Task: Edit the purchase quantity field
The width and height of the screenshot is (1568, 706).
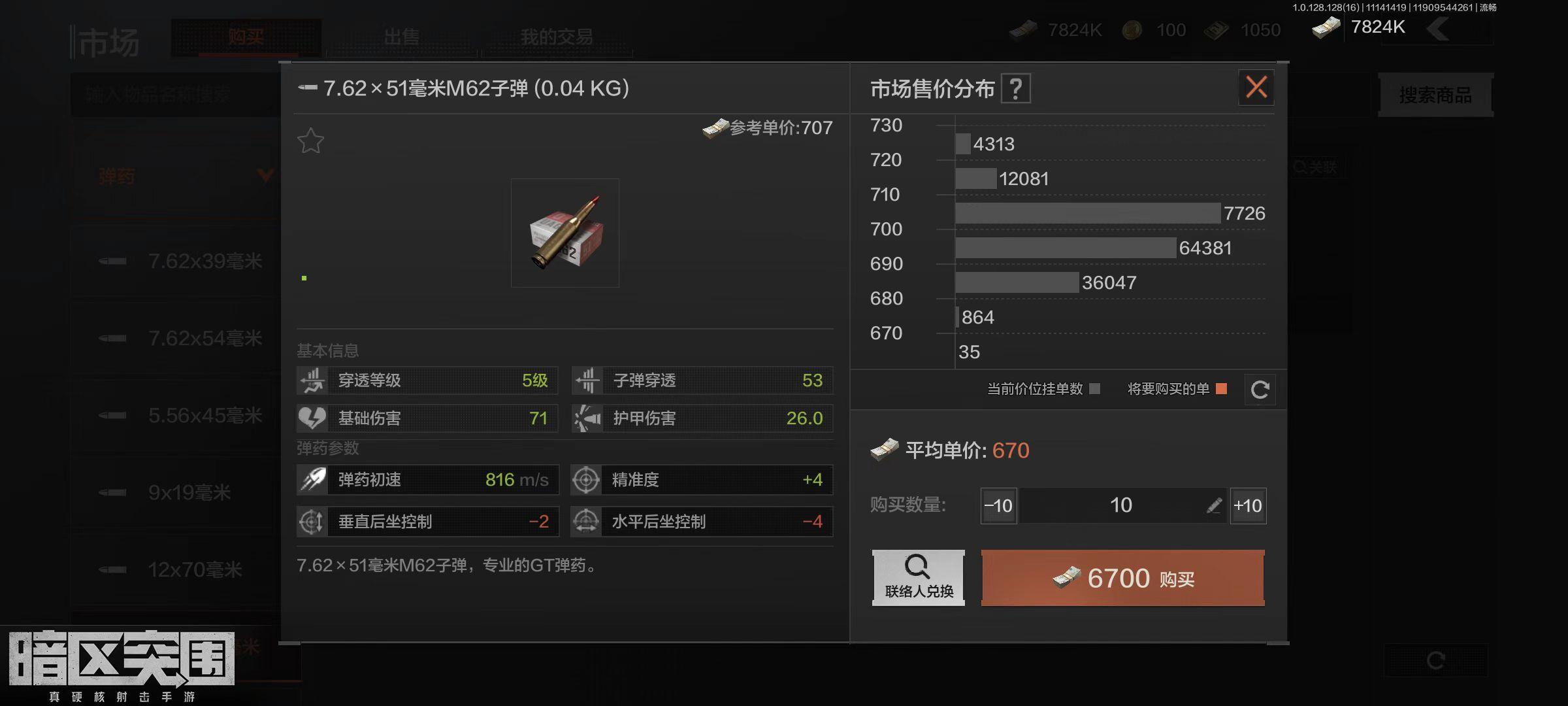Action: pos(1213,505)
